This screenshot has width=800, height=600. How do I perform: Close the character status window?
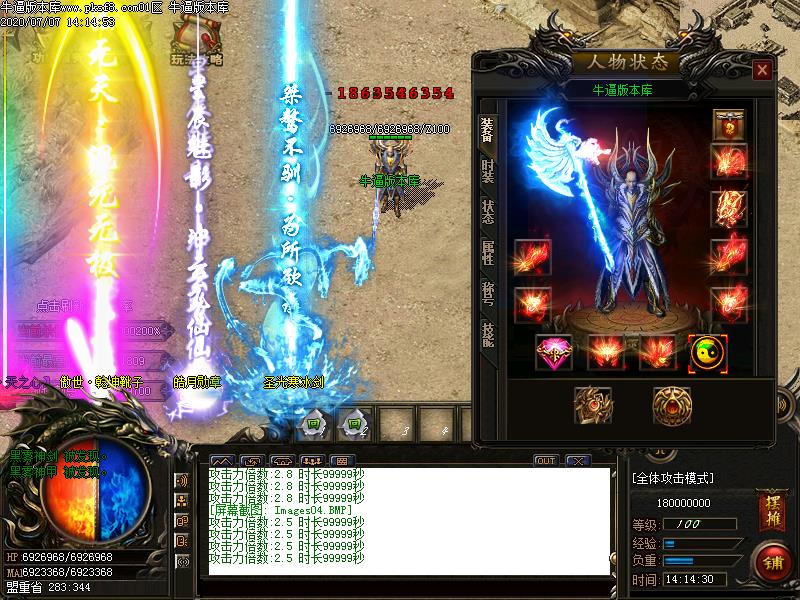click(762, 70)
